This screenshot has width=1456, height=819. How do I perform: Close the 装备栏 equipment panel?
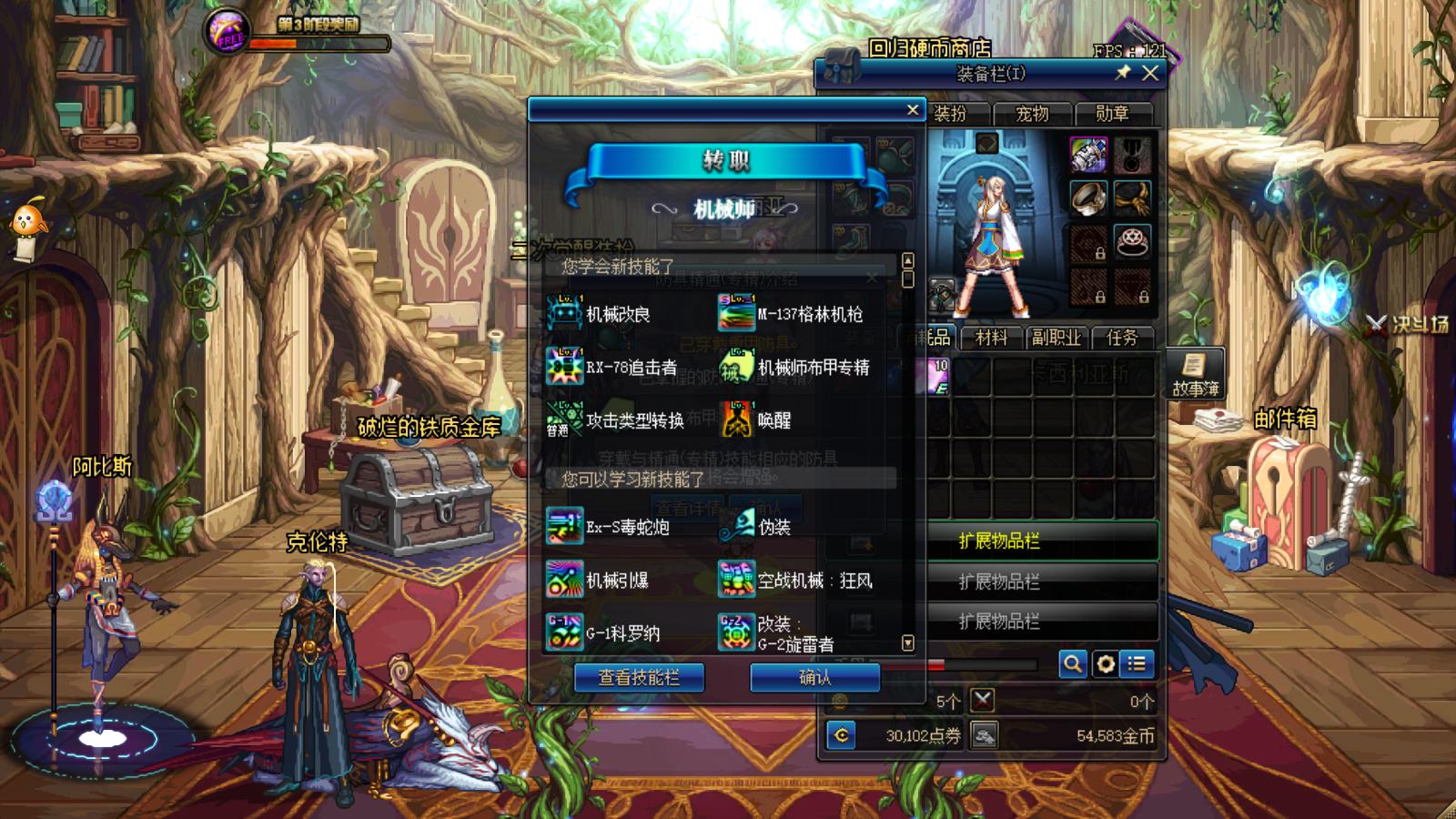(x=1150, y=74)
